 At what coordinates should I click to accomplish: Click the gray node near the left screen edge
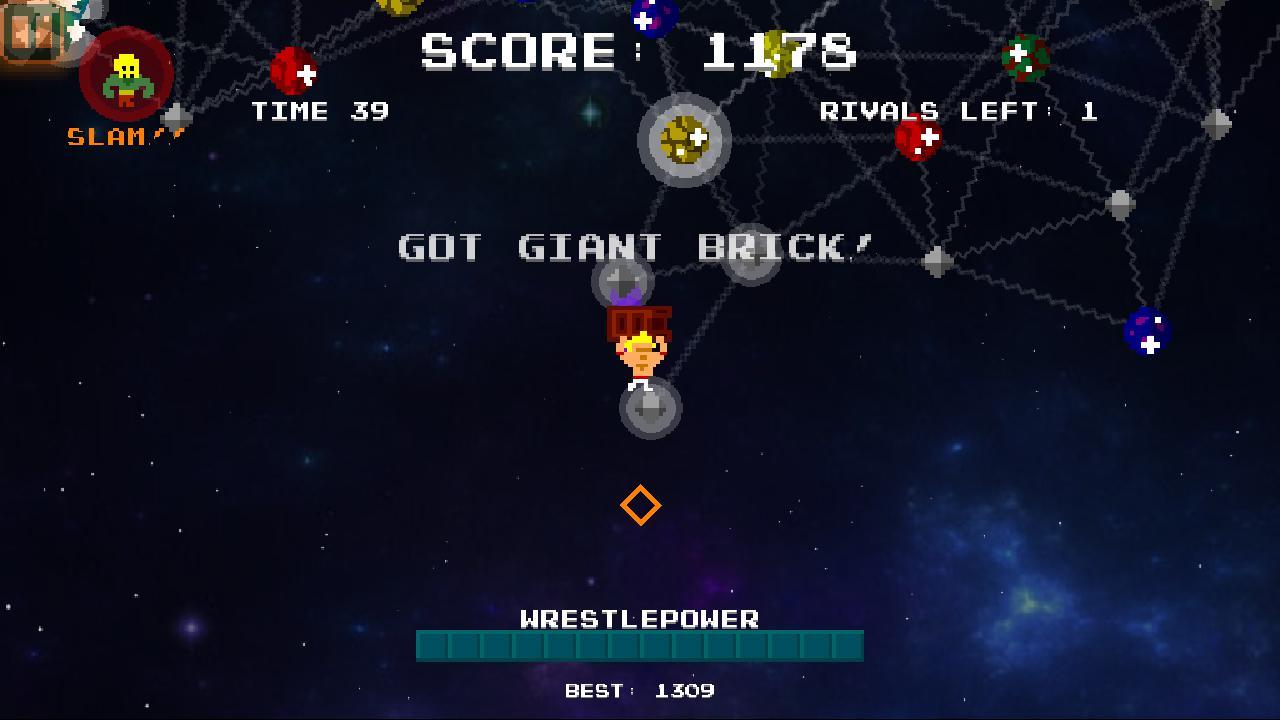(176, 117)
